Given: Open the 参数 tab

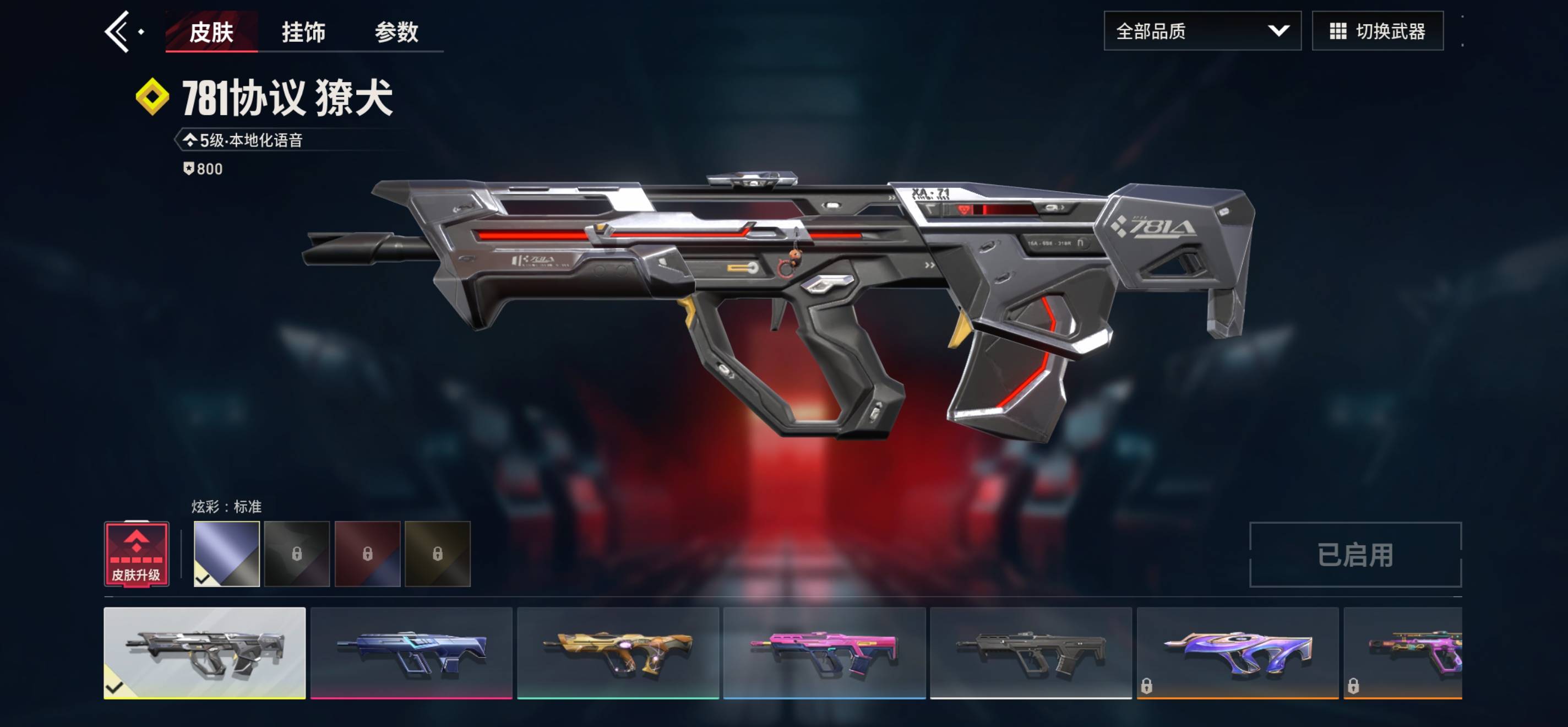Looking at the screenshot, I should [396, 31].
